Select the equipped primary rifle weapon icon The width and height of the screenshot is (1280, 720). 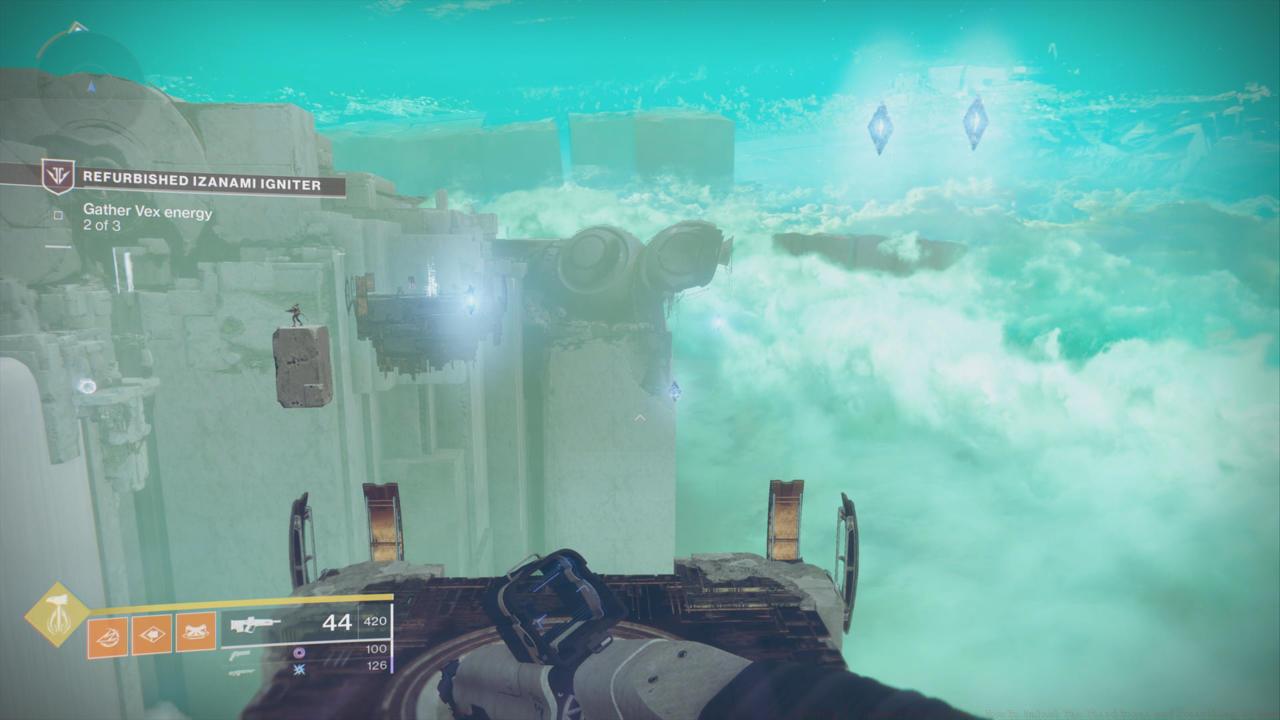(x=254, y=624)
